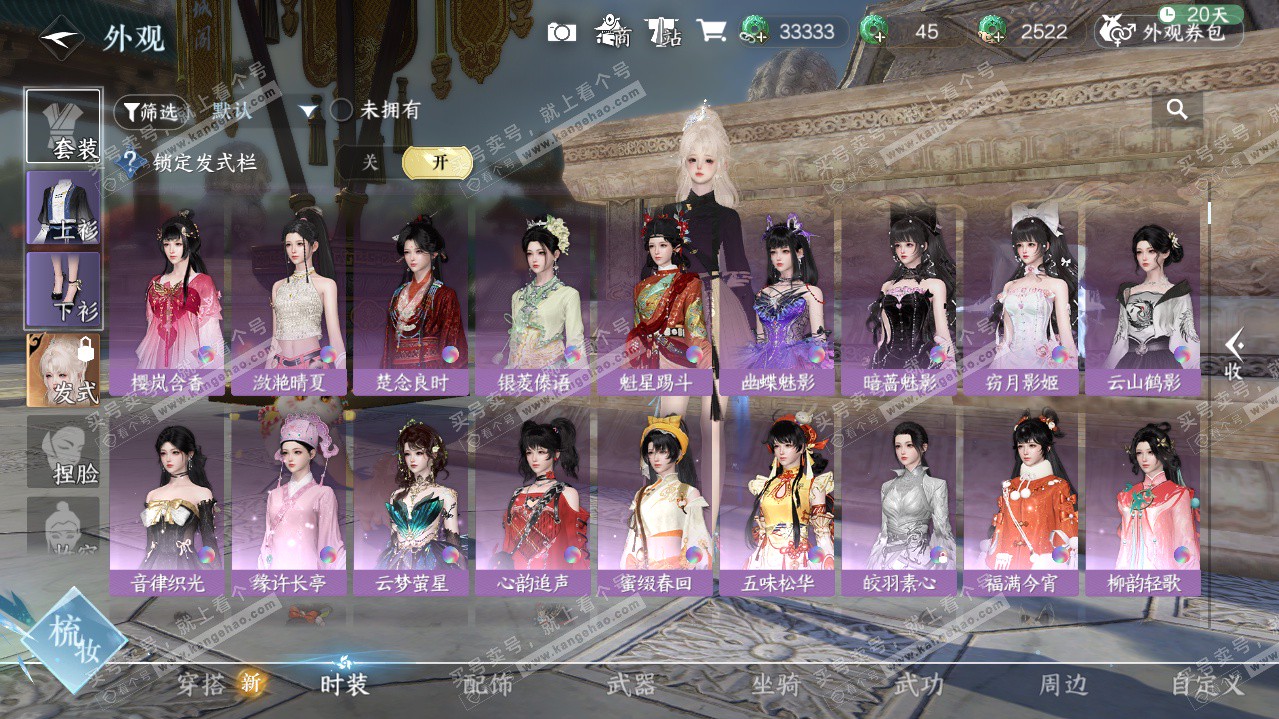Select the 套装 outfit category
1279x719 pixels.
[63, 127]
